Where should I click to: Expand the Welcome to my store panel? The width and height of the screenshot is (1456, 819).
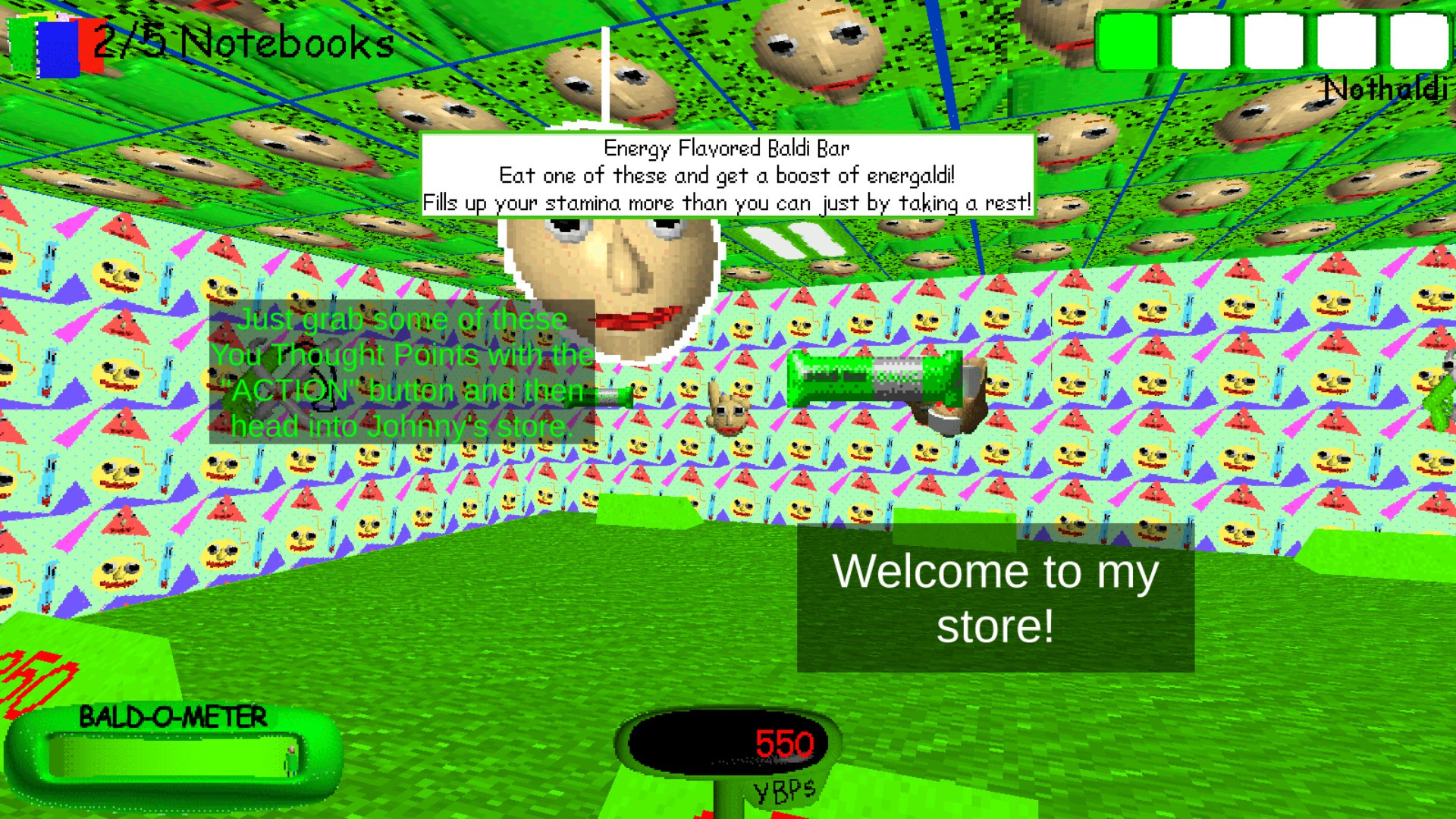(x=996, y=599)
